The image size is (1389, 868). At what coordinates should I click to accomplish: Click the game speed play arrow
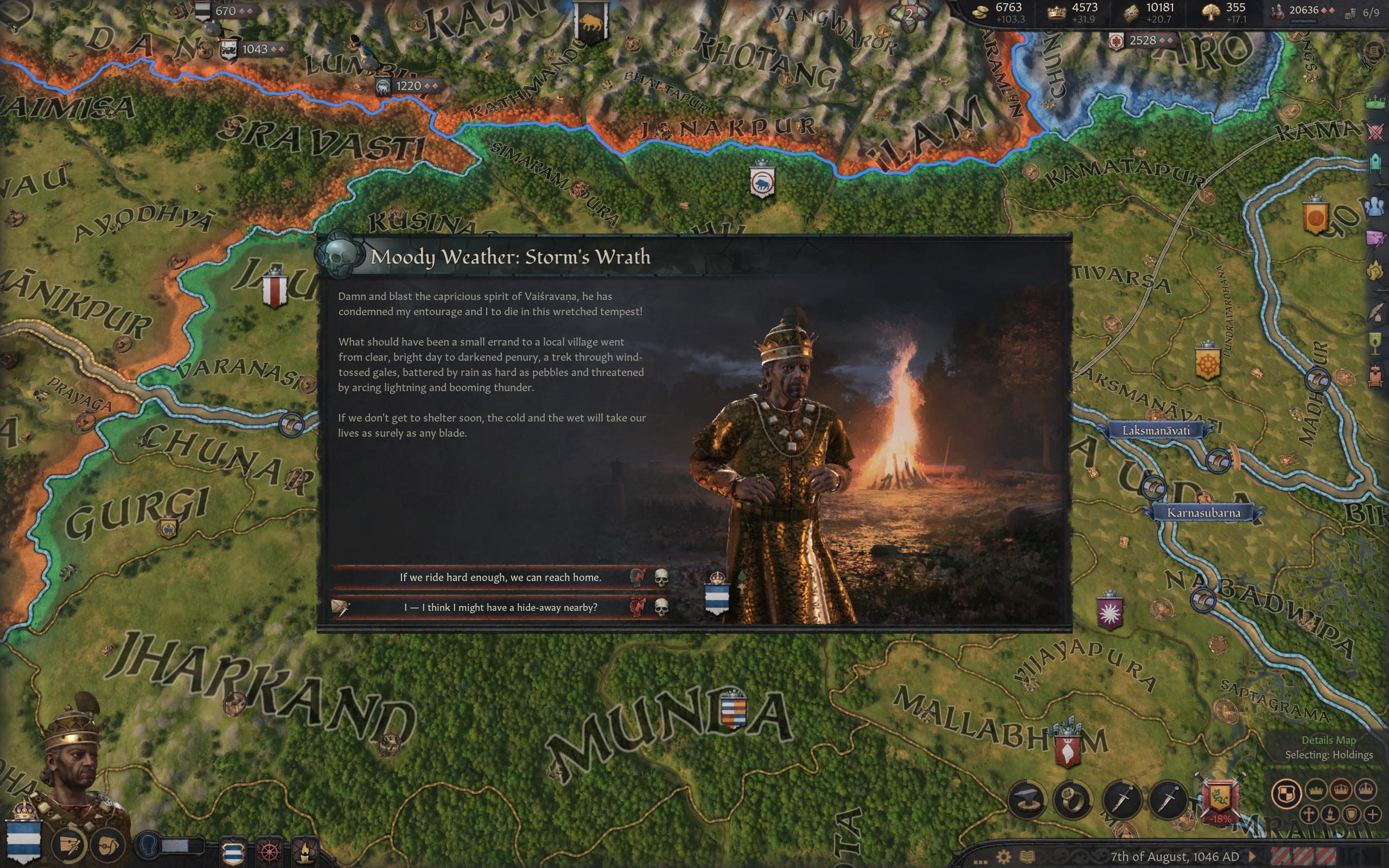tap(1252, 857)
